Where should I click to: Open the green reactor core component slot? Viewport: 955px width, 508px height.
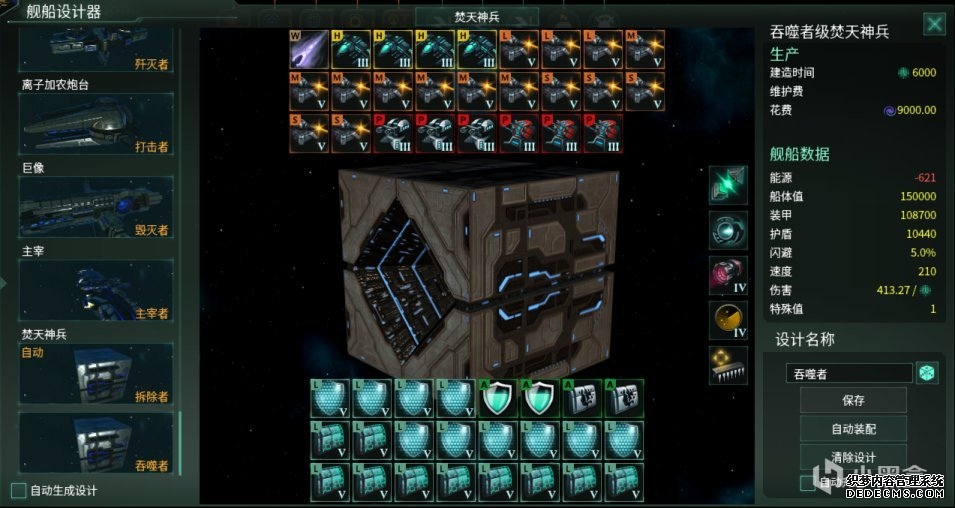click(728, 185)
